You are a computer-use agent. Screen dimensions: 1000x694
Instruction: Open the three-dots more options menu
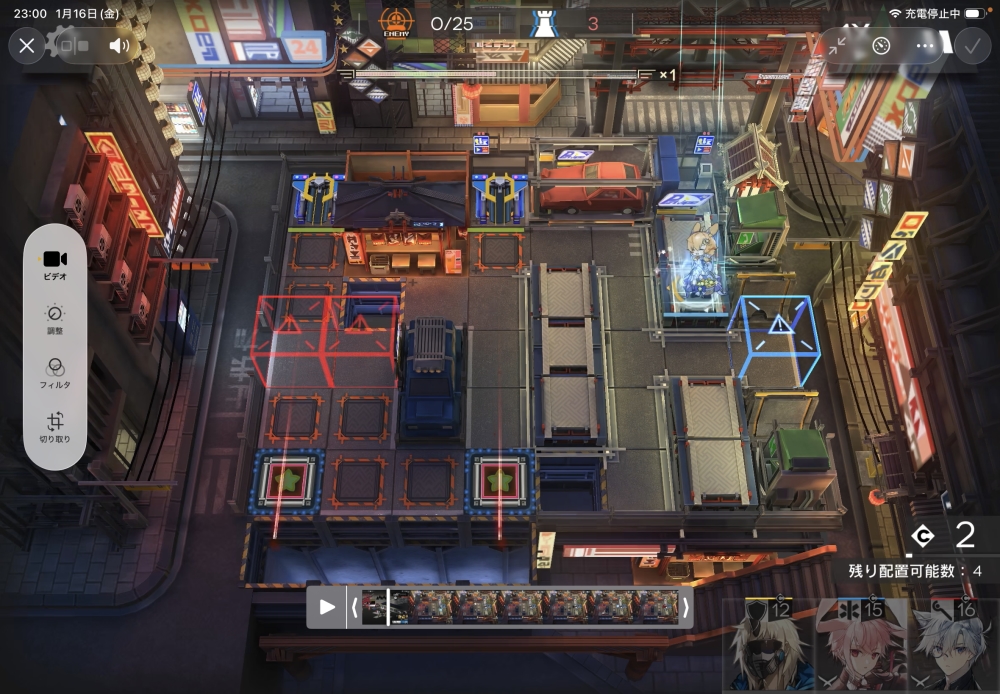(x=925, y=46)
